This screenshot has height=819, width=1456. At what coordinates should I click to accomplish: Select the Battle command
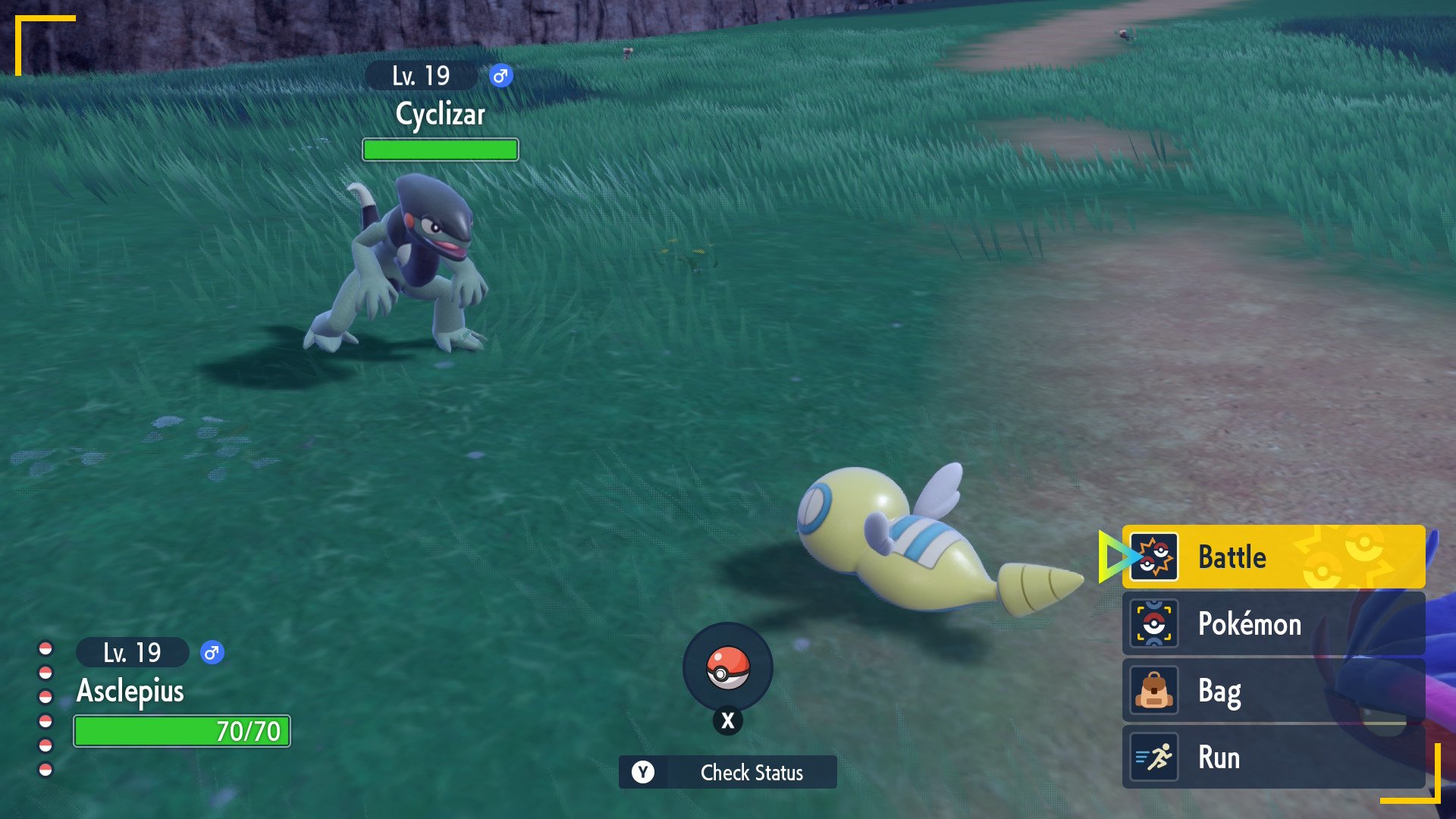(1272, 557)
